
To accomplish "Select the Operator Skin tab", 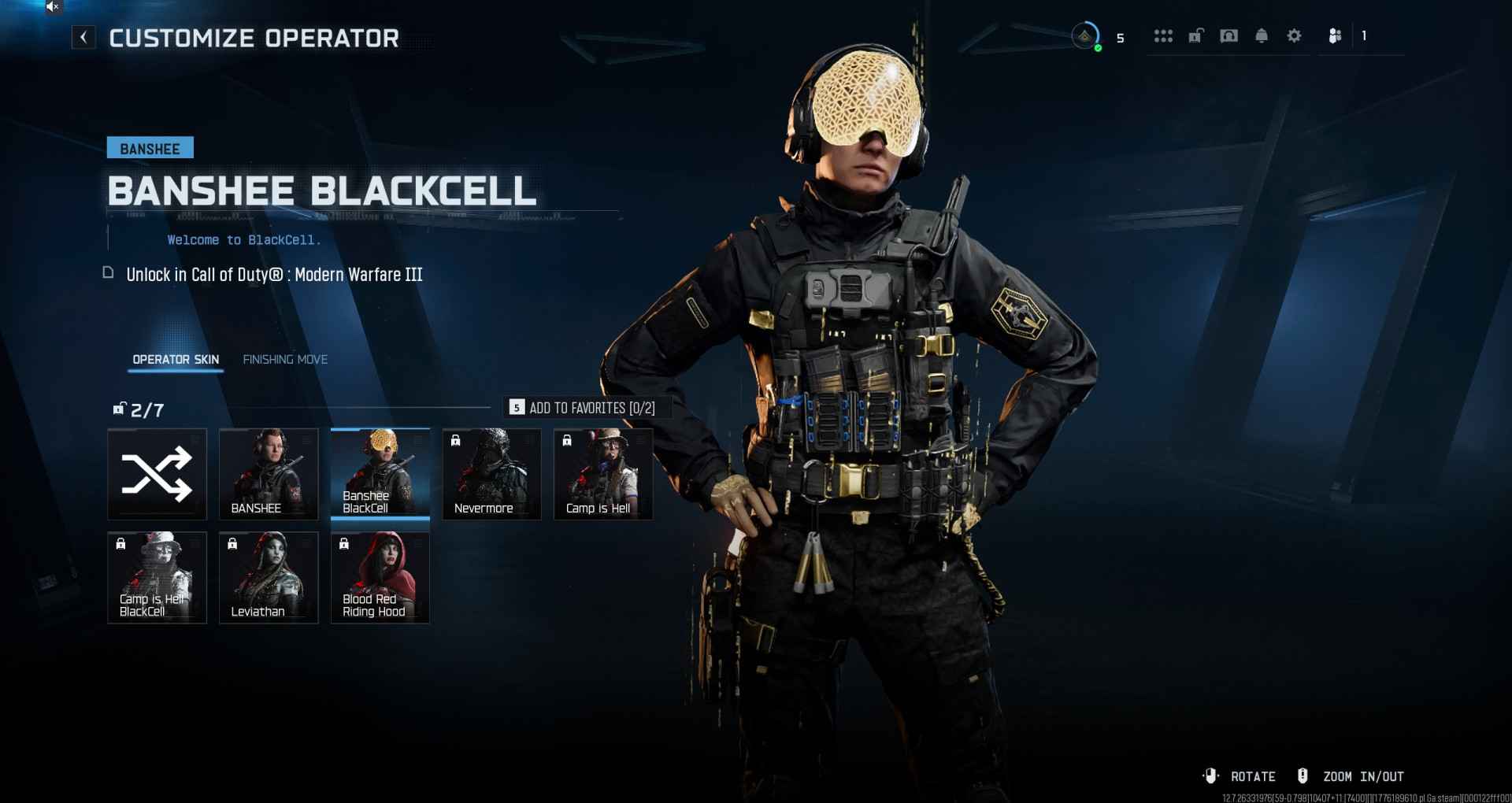I will [x=176, y=360].
